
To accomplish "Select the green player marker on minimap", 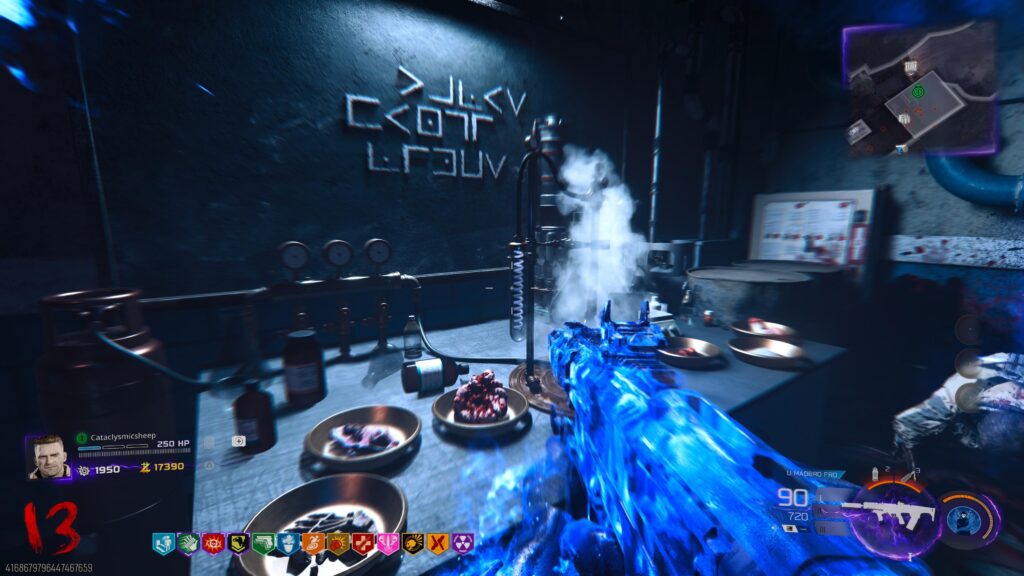I will [x=918, y=92].
